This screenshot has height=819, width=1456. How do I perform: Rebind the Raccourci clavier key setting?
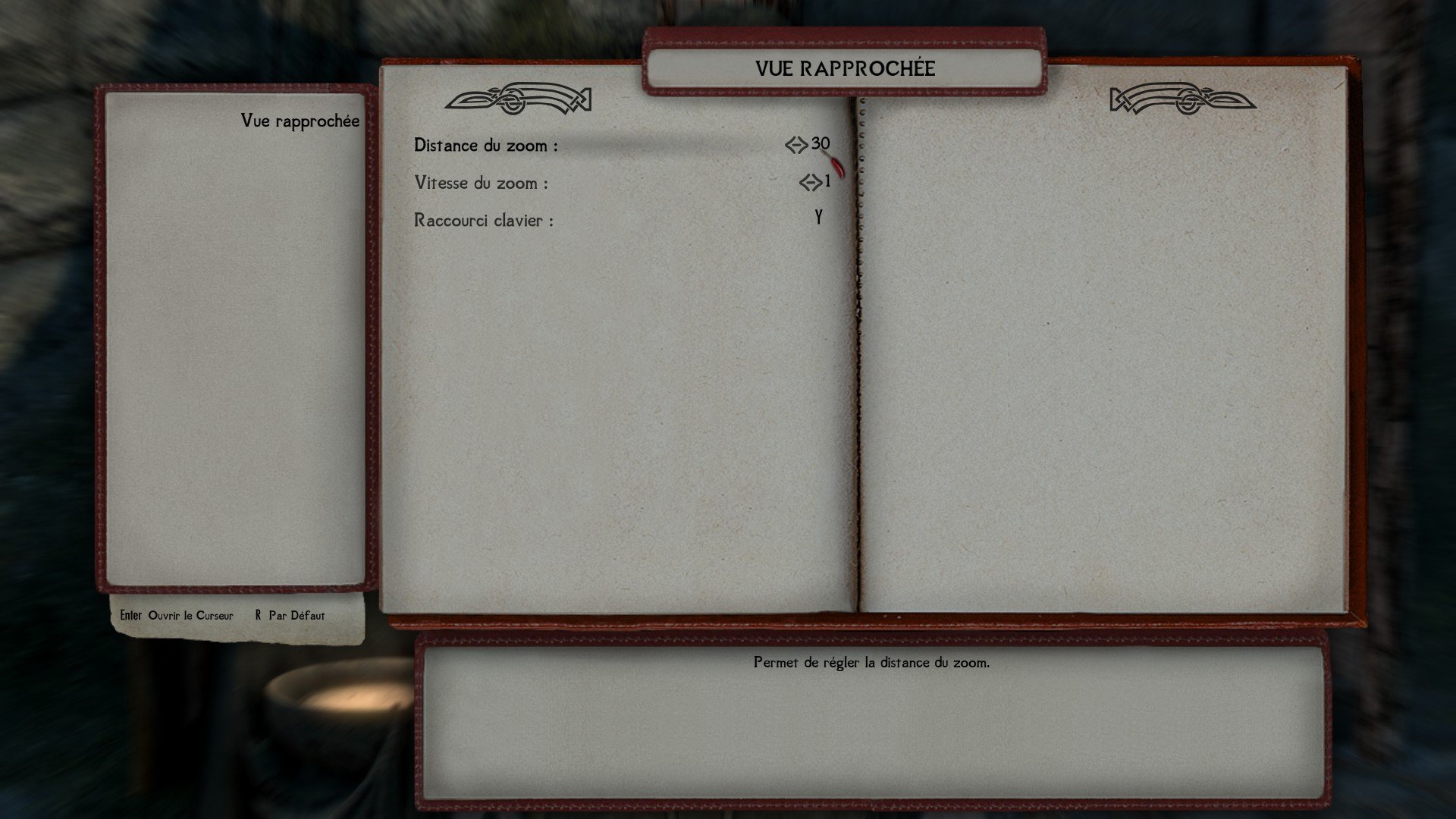818,219
